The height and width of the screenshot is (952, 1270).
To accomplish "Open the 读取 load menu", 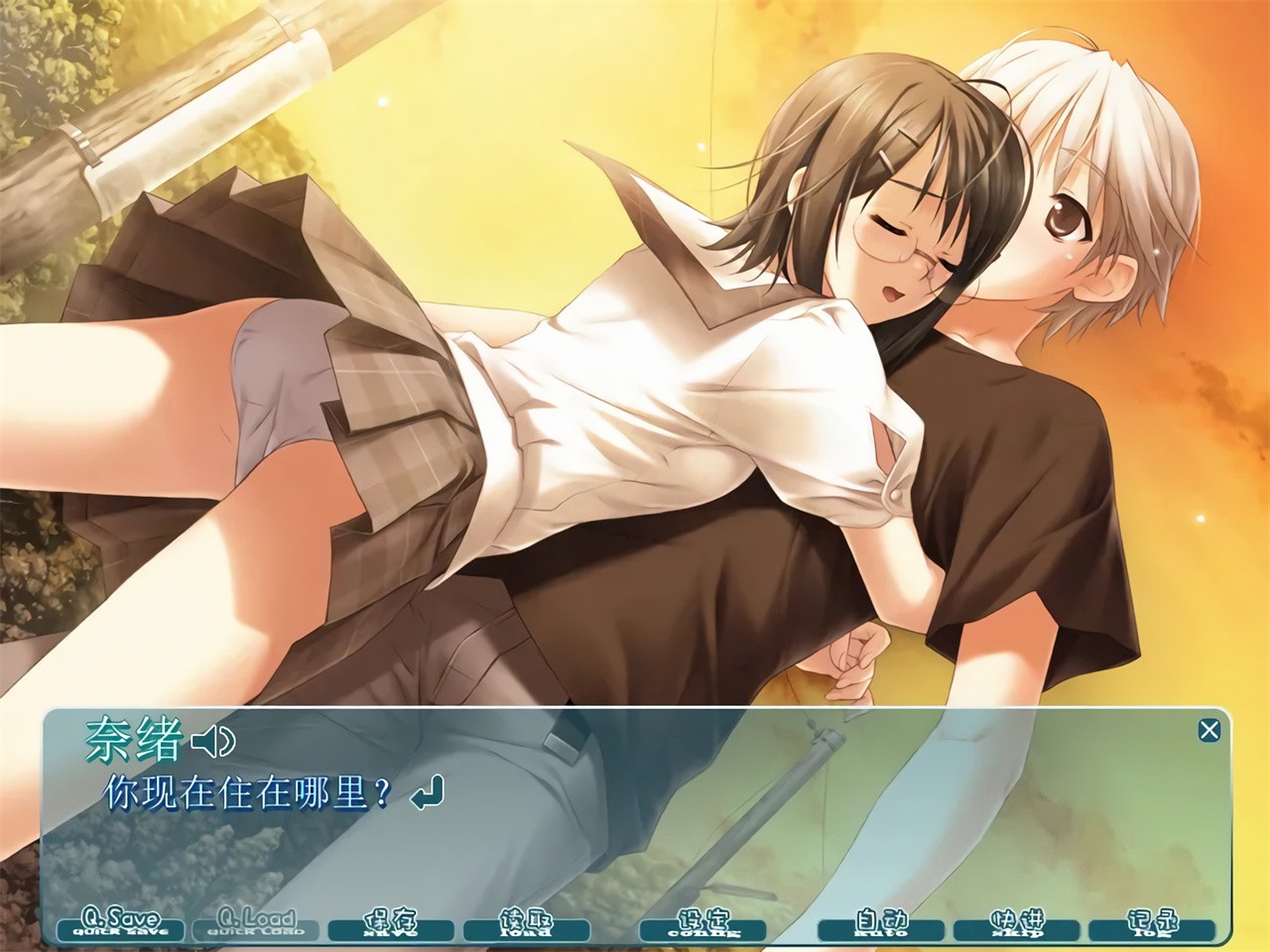I will tap(526, 923).
